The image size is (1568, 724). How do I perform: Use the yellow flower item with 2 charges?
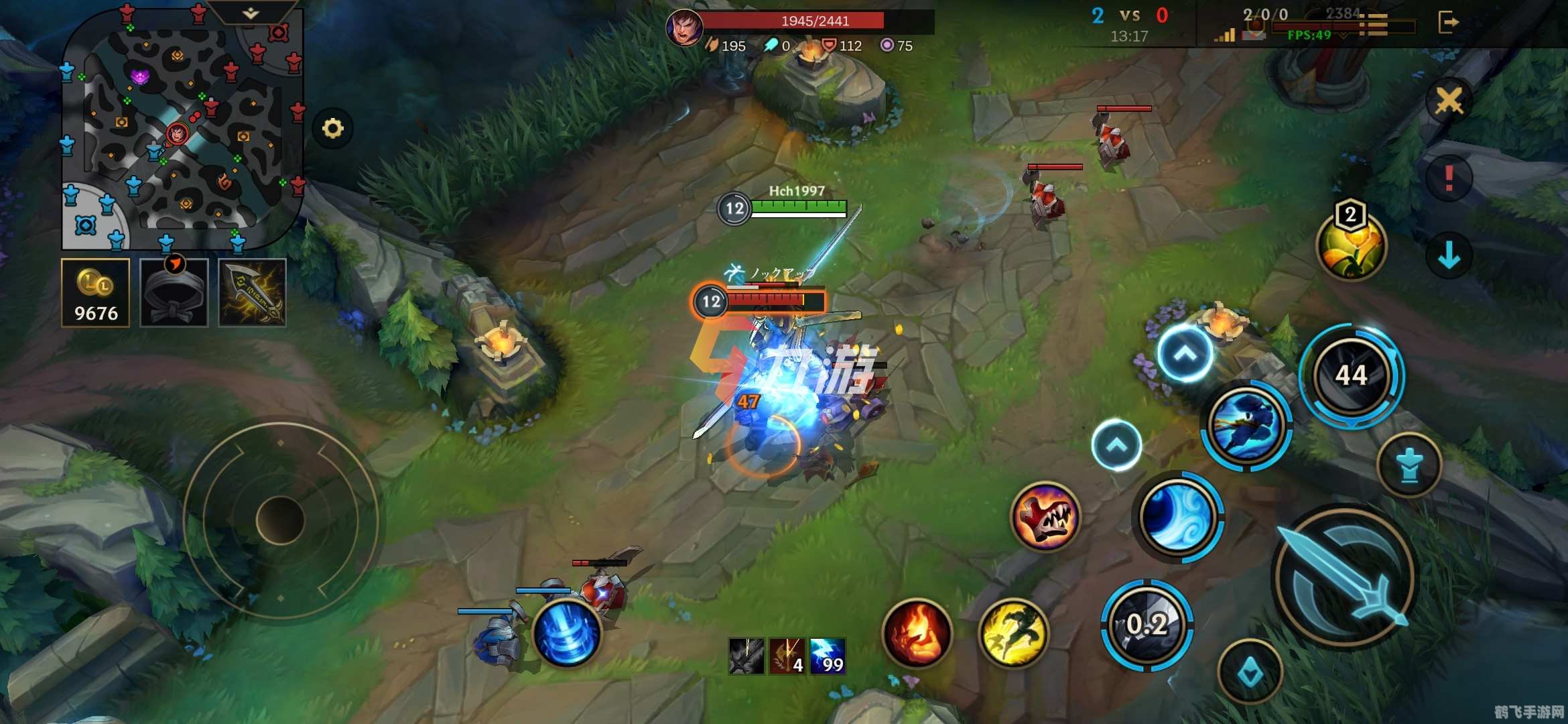[x=1350, y=245]
